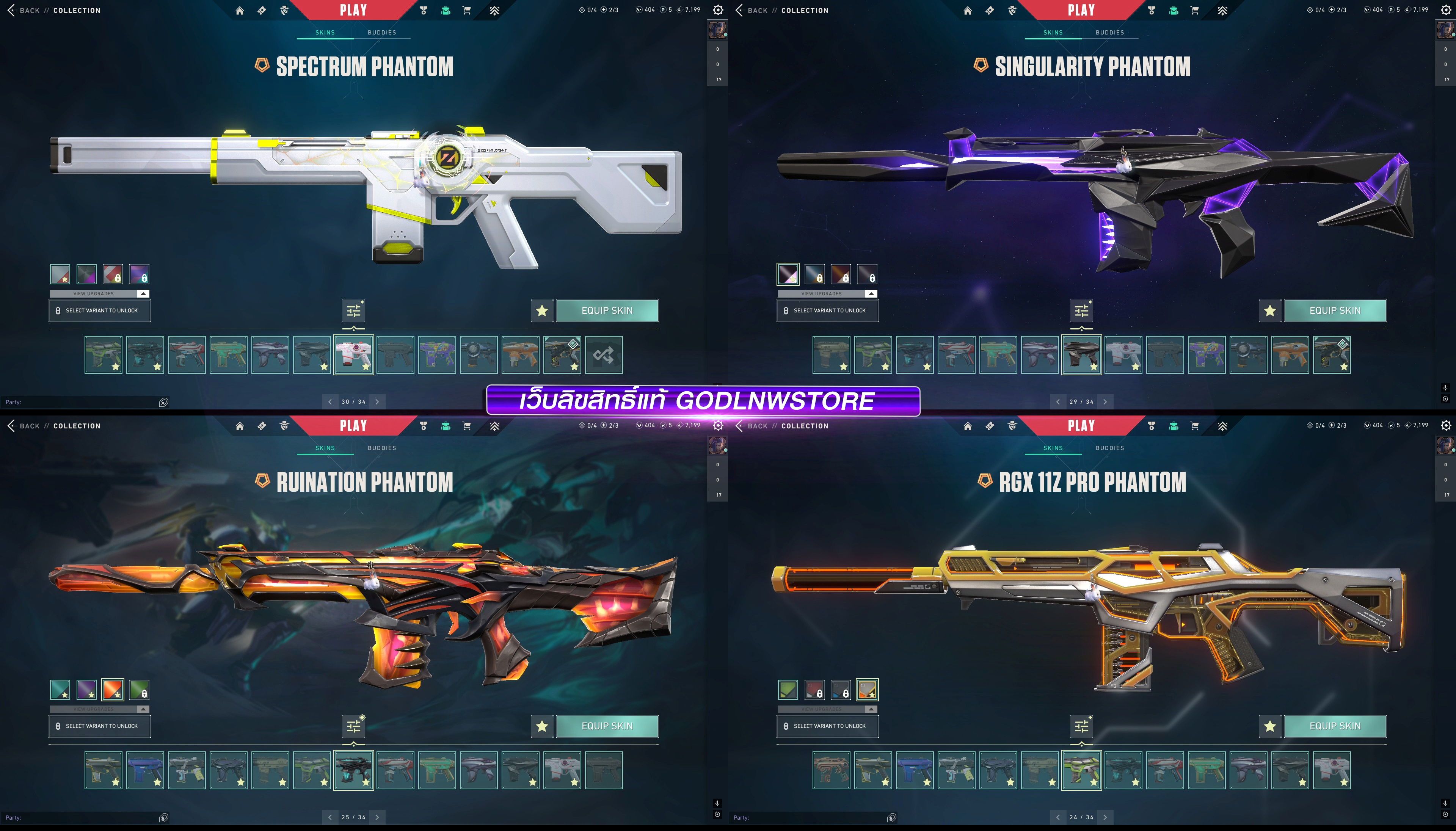Screen dimensions: 1456x831
Task: Switch to Buddies tab above RGX 11z Pro Phantom
Action: (1109, 448)
